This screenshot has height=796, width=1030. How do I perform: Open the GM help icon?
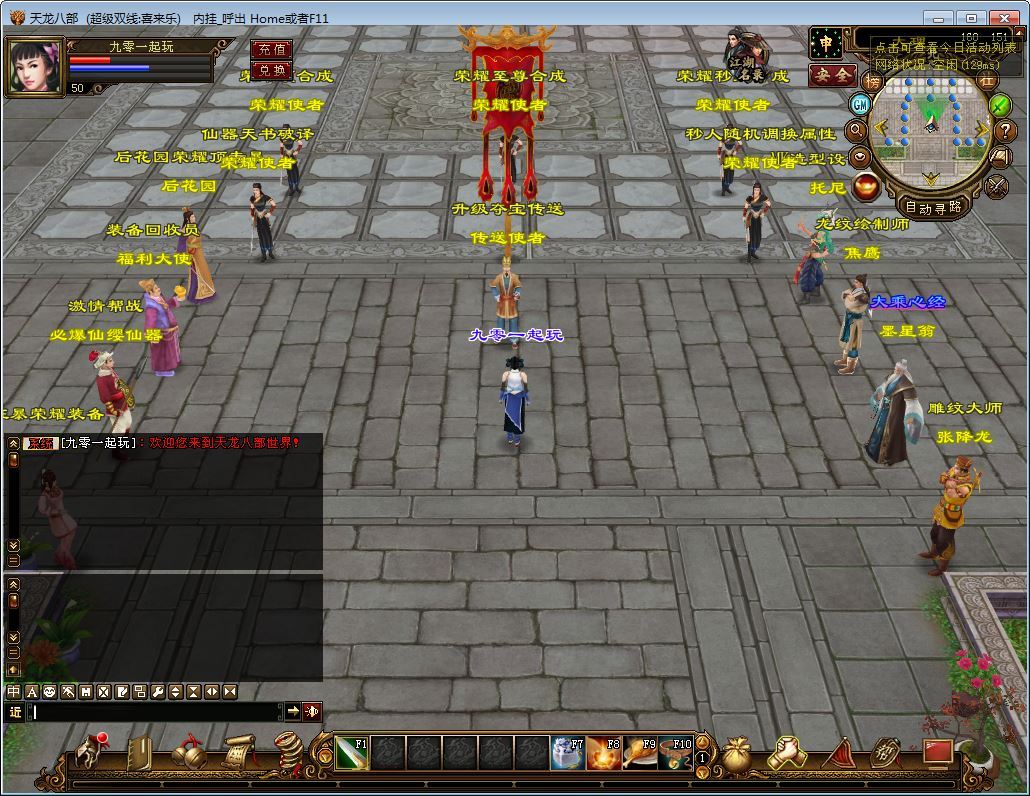(860, 104)
